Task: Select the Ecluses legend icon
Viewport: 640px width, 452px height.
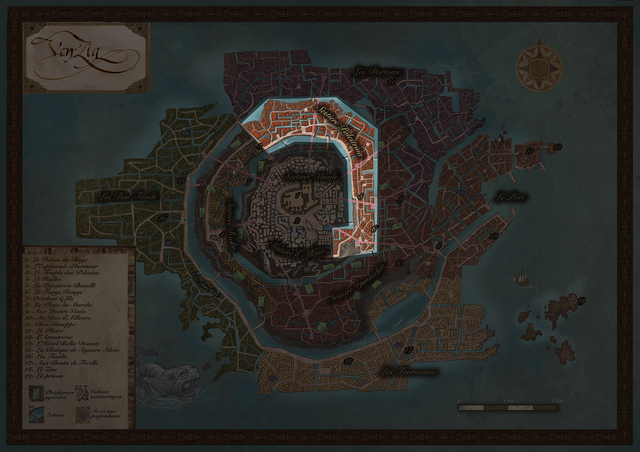Action: point(33,412)
